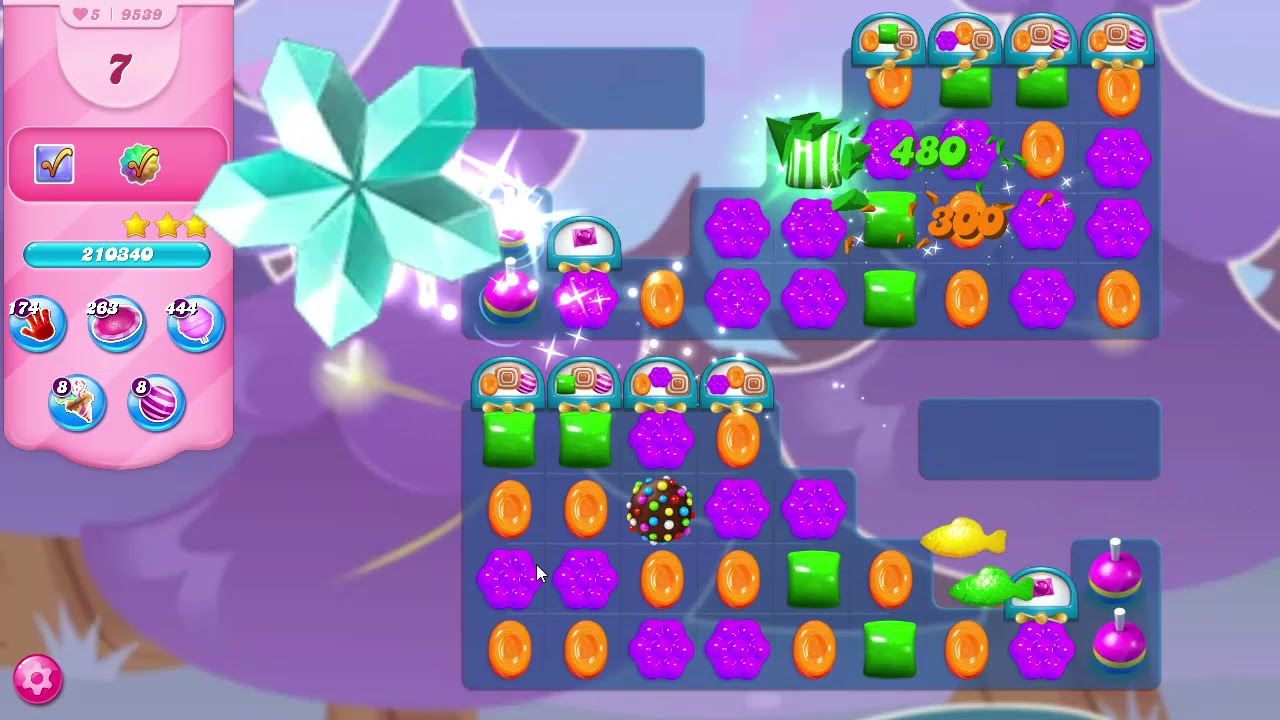The height and width of the screenshot is (720, 1280).
Task: Click the level number 9539
Action: pos(140,14)
